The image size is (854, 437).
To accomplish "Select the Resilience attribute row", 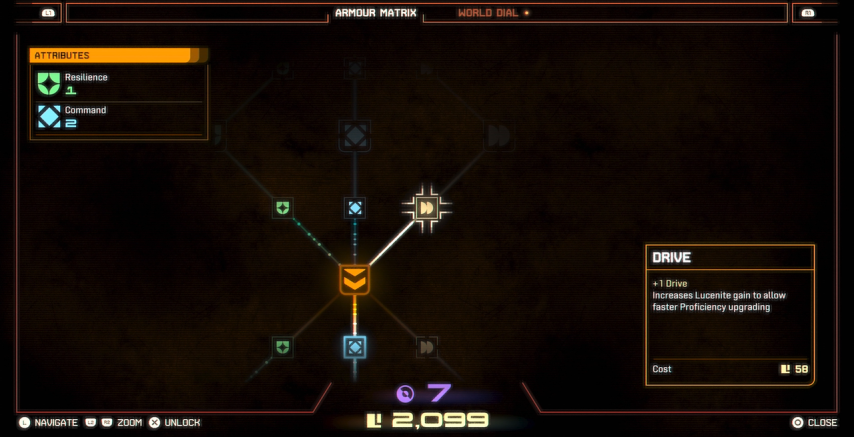I will (x=118, y=83).
